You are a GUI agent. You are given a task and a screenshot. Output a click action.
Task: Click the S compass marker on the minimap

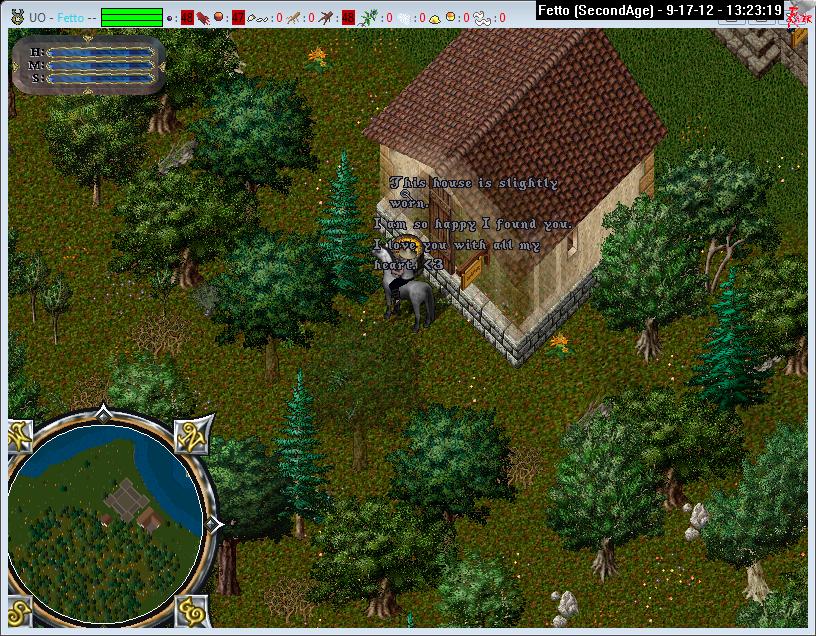(21, 607)
